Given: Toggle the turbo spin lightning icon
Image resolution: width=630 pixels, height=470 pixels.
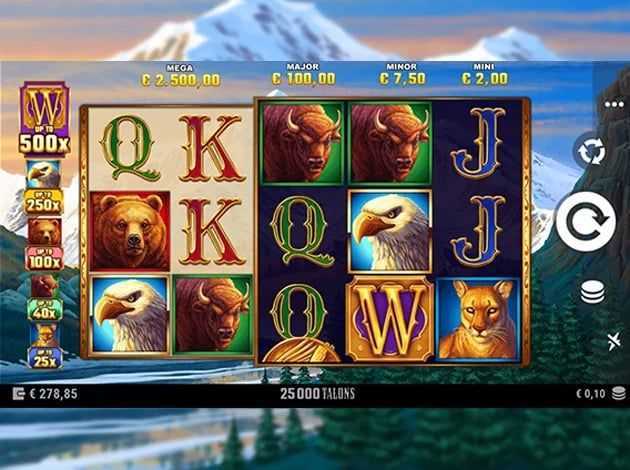Looking at the screenshot, I should point(613,342).
